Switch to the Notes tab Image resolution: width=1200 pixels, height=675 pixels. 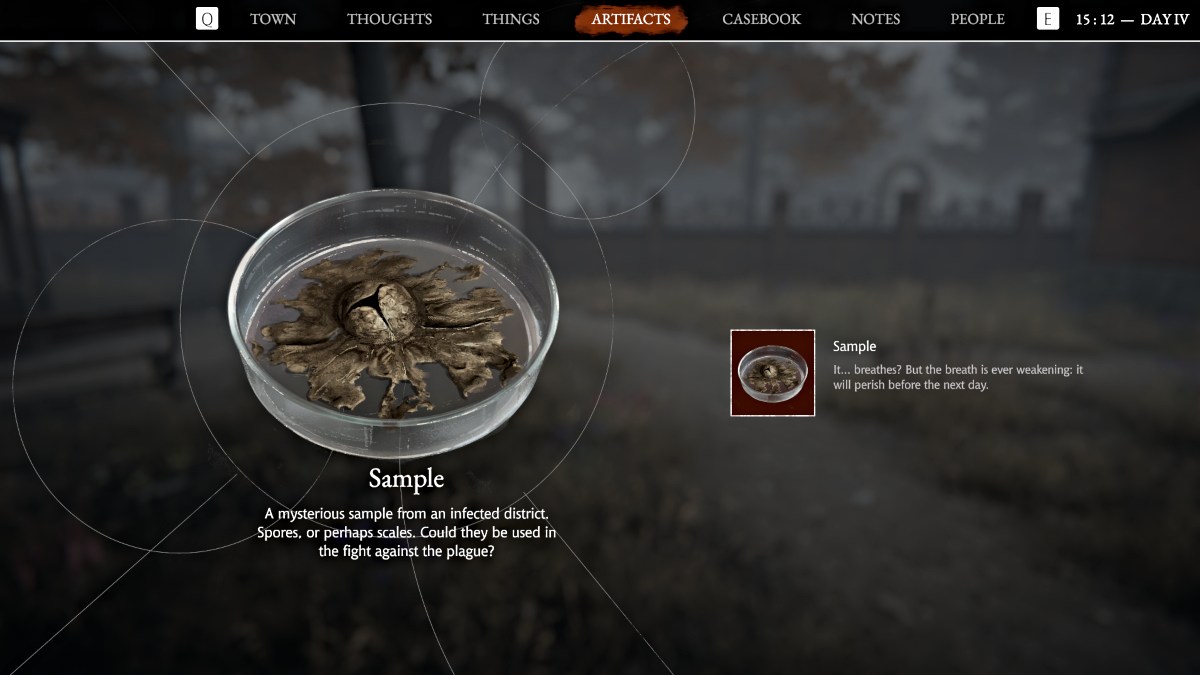point(875,19)
